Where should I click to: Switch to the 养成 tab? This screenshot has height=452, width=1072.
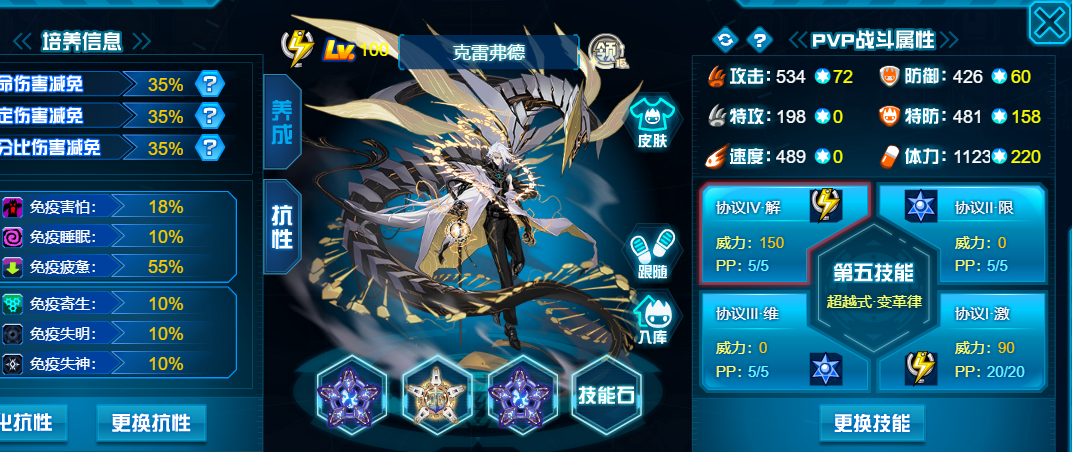[282, 122]
